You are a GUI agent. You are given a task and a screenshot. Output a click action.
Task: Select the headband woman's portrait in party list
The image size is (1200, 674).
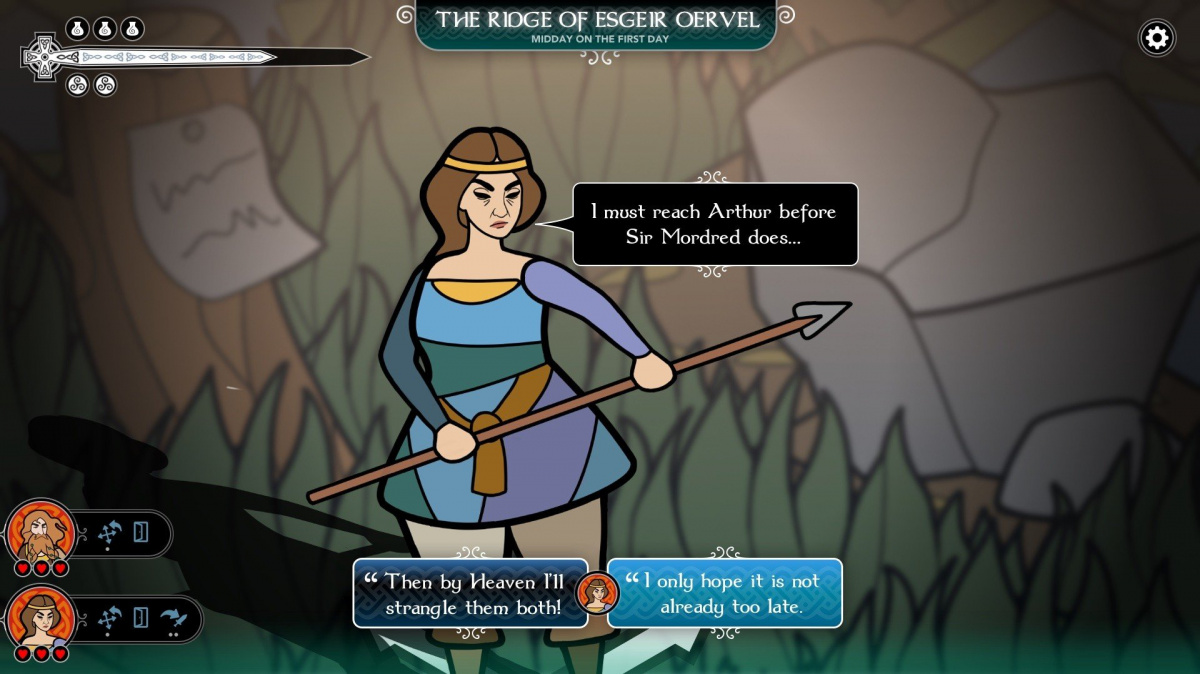coord(41,618)
